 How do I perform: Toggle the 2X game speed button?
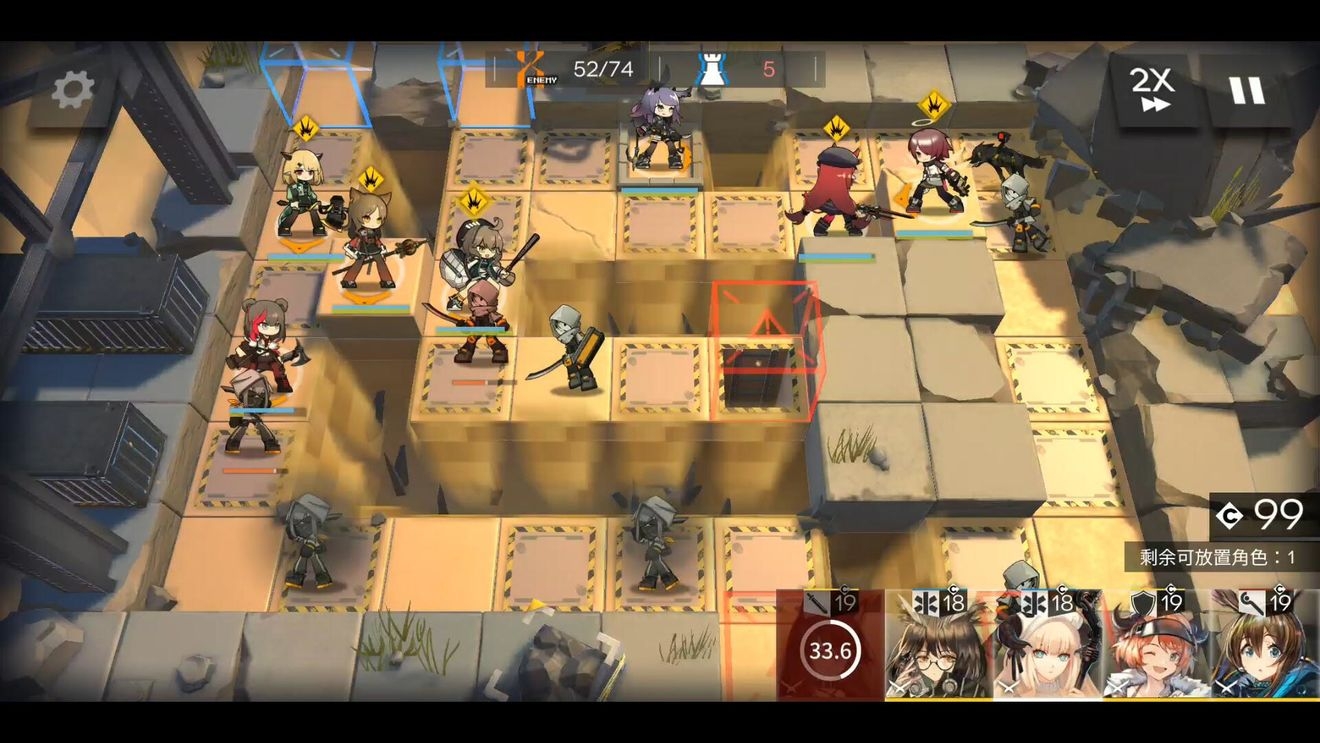pyautogui.click(x=1152, y=90)
